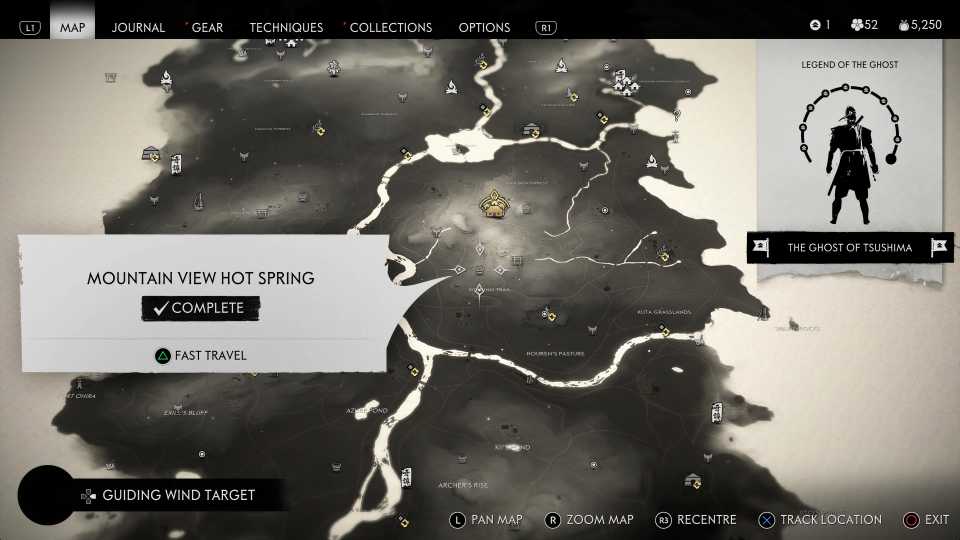Click the highlighted Map tab
This screenshot has width=960, height=540.
(73, 27)
